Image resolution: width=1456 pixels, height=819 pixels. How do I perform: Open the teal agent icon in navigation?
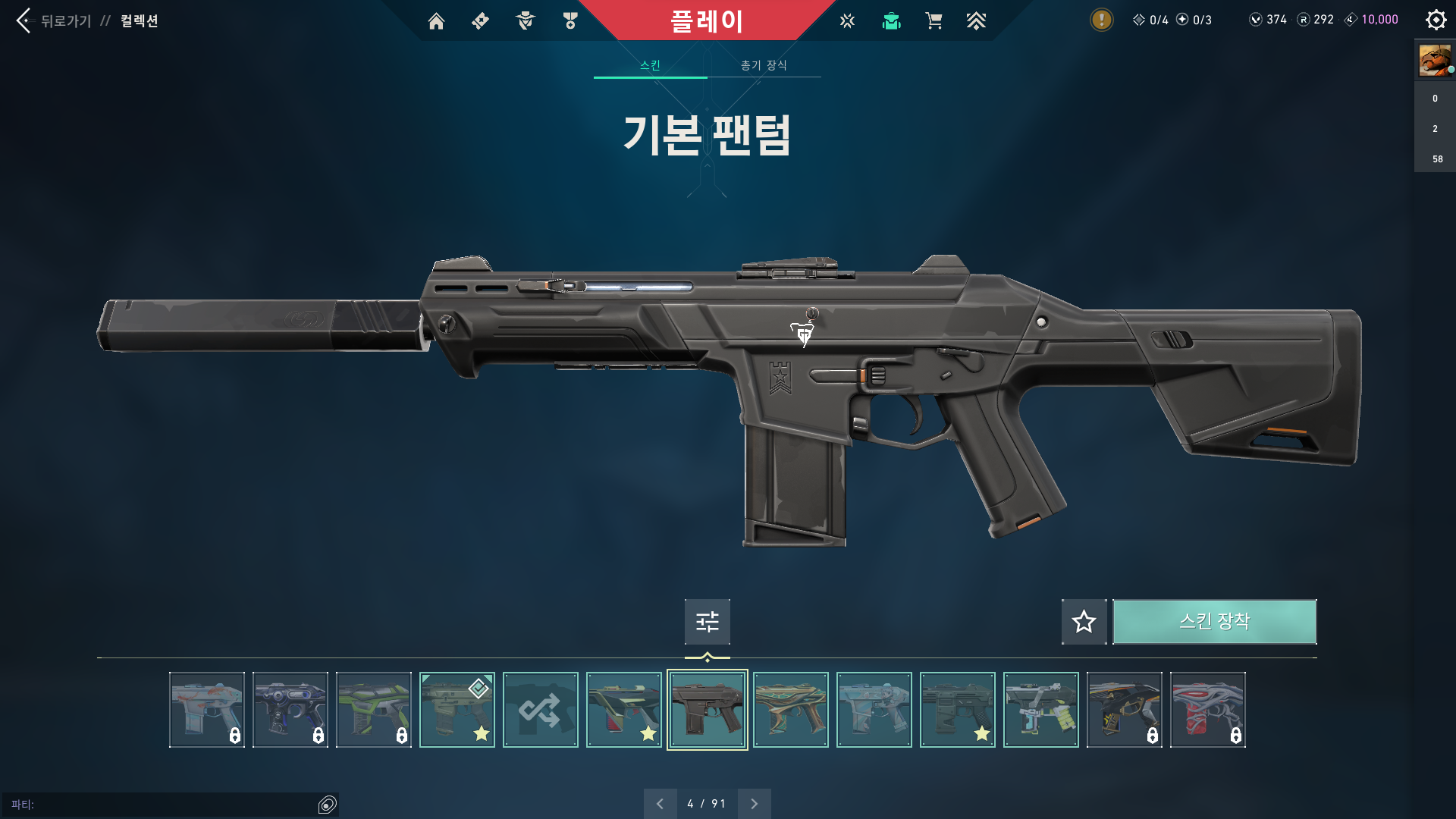(x=891, y=21)
